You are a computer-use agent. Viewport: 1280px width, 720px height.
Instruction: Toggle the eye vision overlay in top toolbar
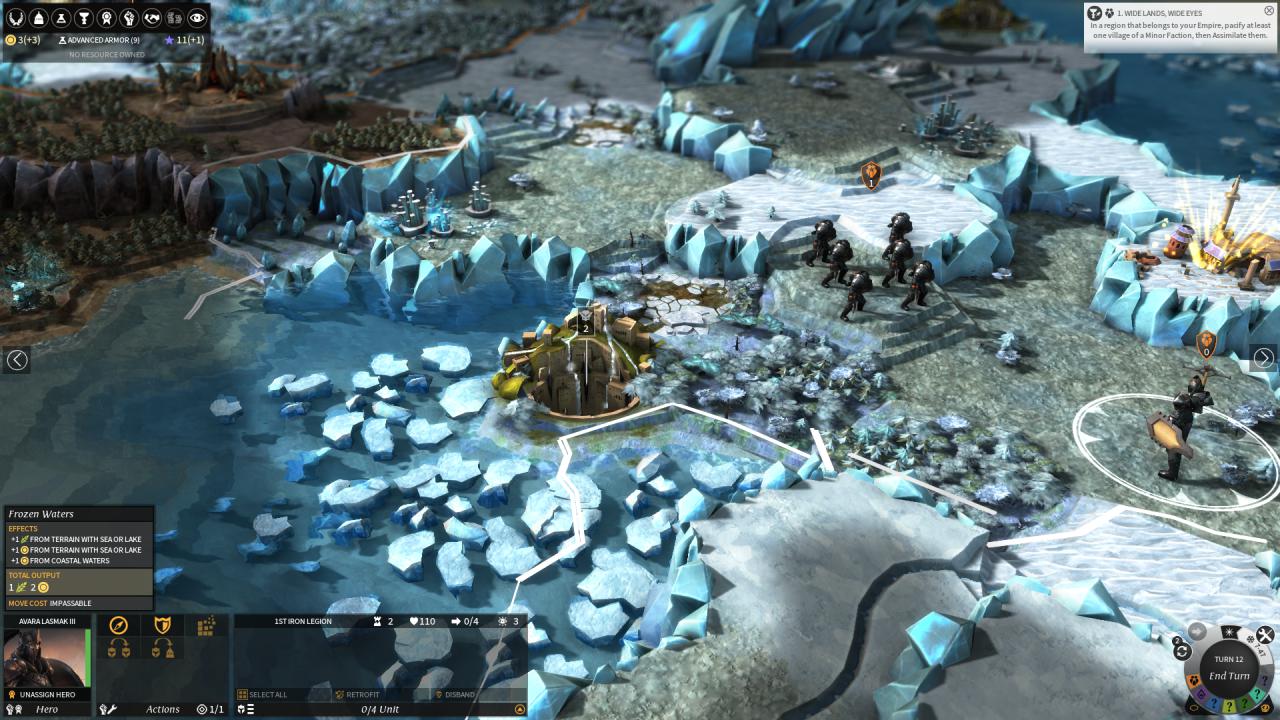(196, 17)
